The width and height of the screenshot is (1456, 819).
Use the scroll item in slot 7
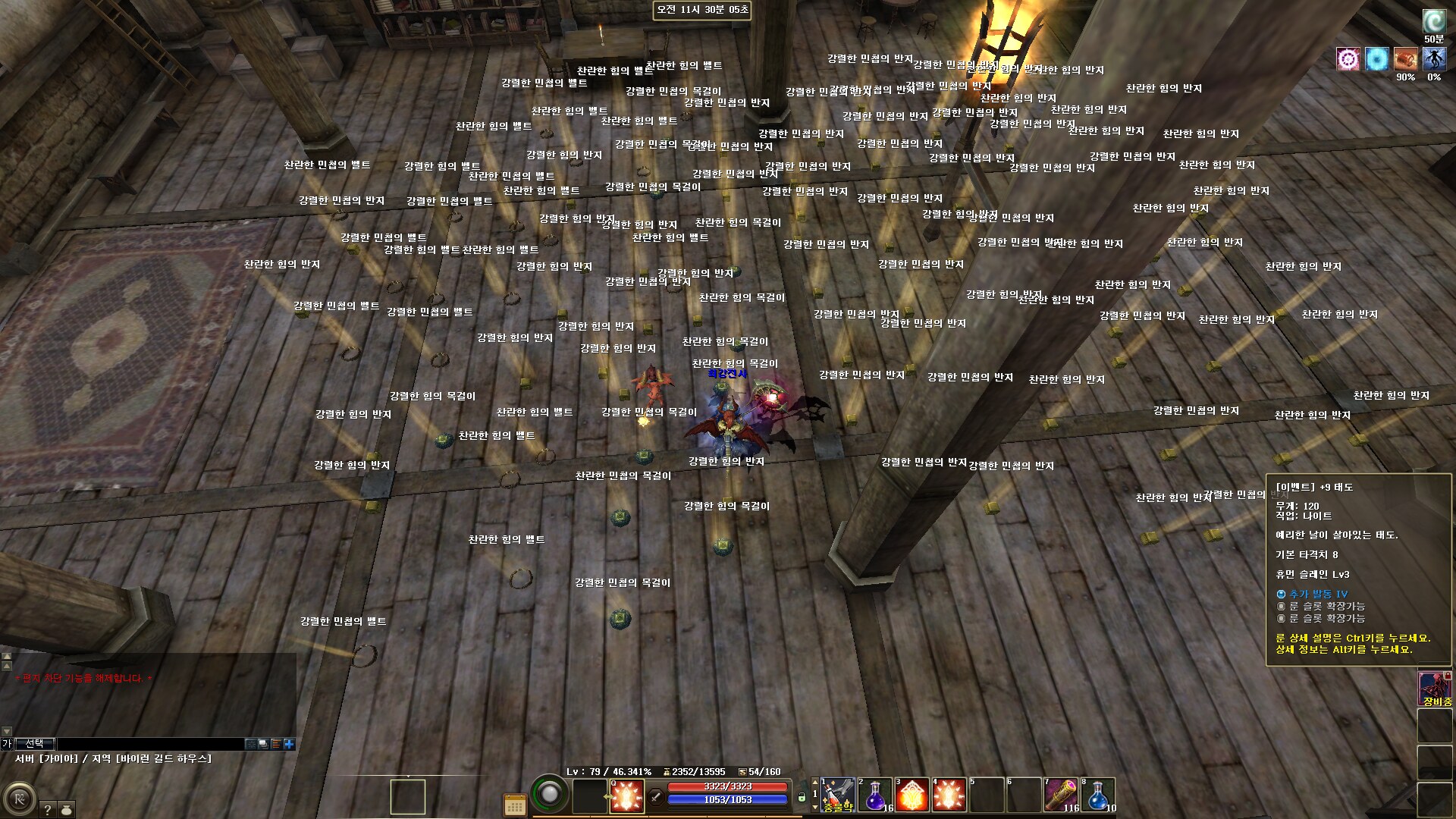click(x=1060, y=795)
